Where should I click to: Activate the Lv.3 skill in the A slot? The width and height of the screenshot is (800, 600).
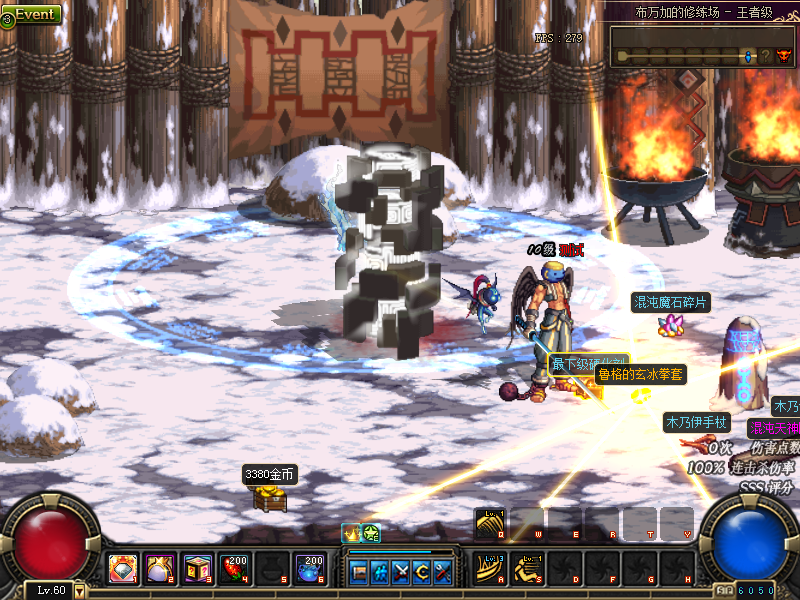(491, 568)
